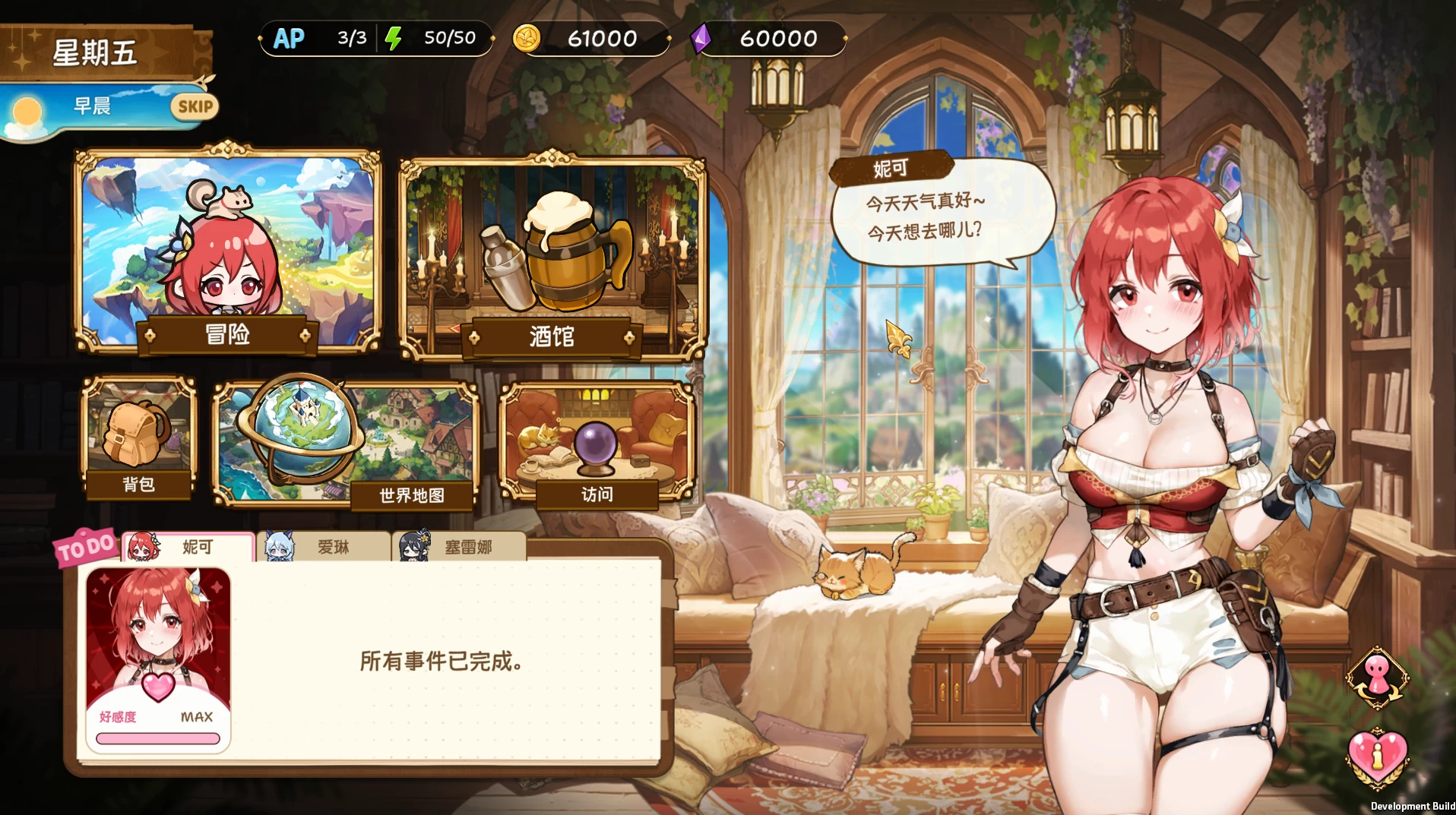The image size is (1456, 815).
Task: Select the 妮可 character tab
Action: pyautogui.click(x=190, y=548)
